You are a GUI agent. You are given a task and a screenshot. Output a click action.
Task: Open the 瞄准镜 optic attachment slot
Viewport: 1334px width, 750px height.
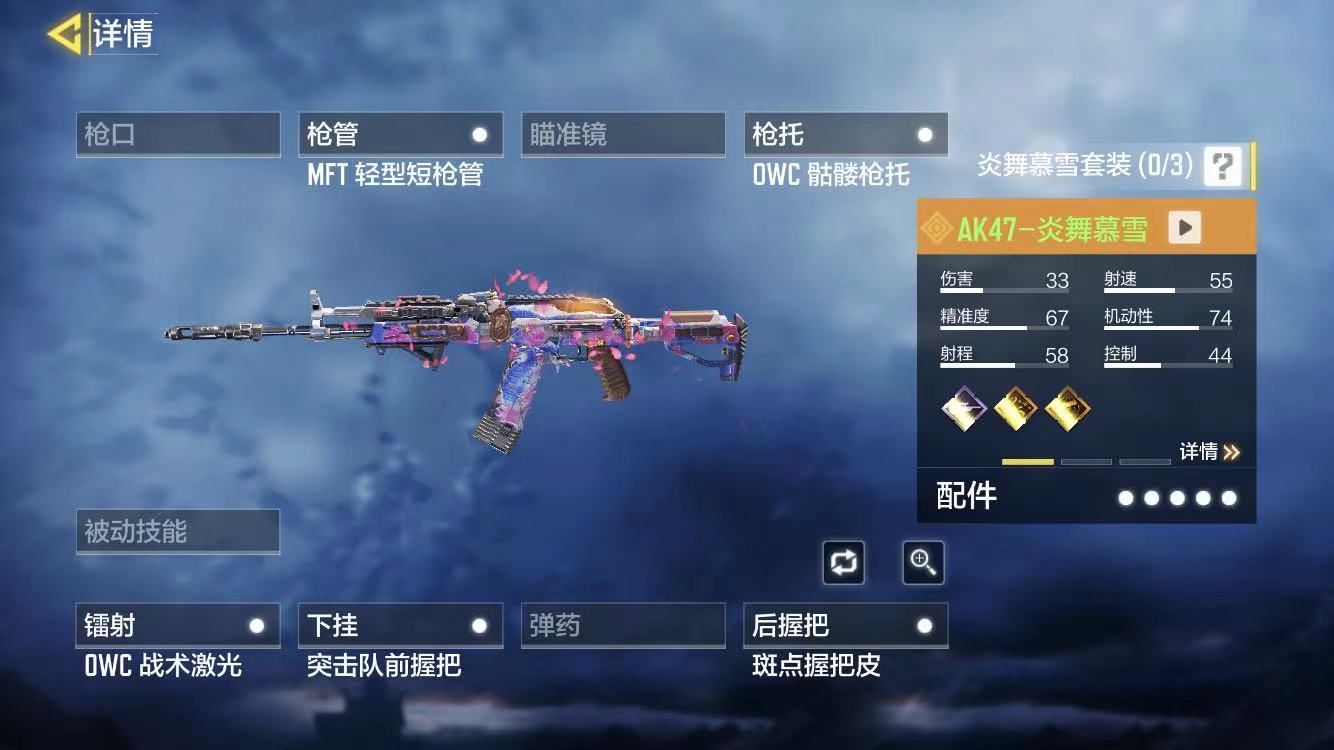(x=623, y=135)
